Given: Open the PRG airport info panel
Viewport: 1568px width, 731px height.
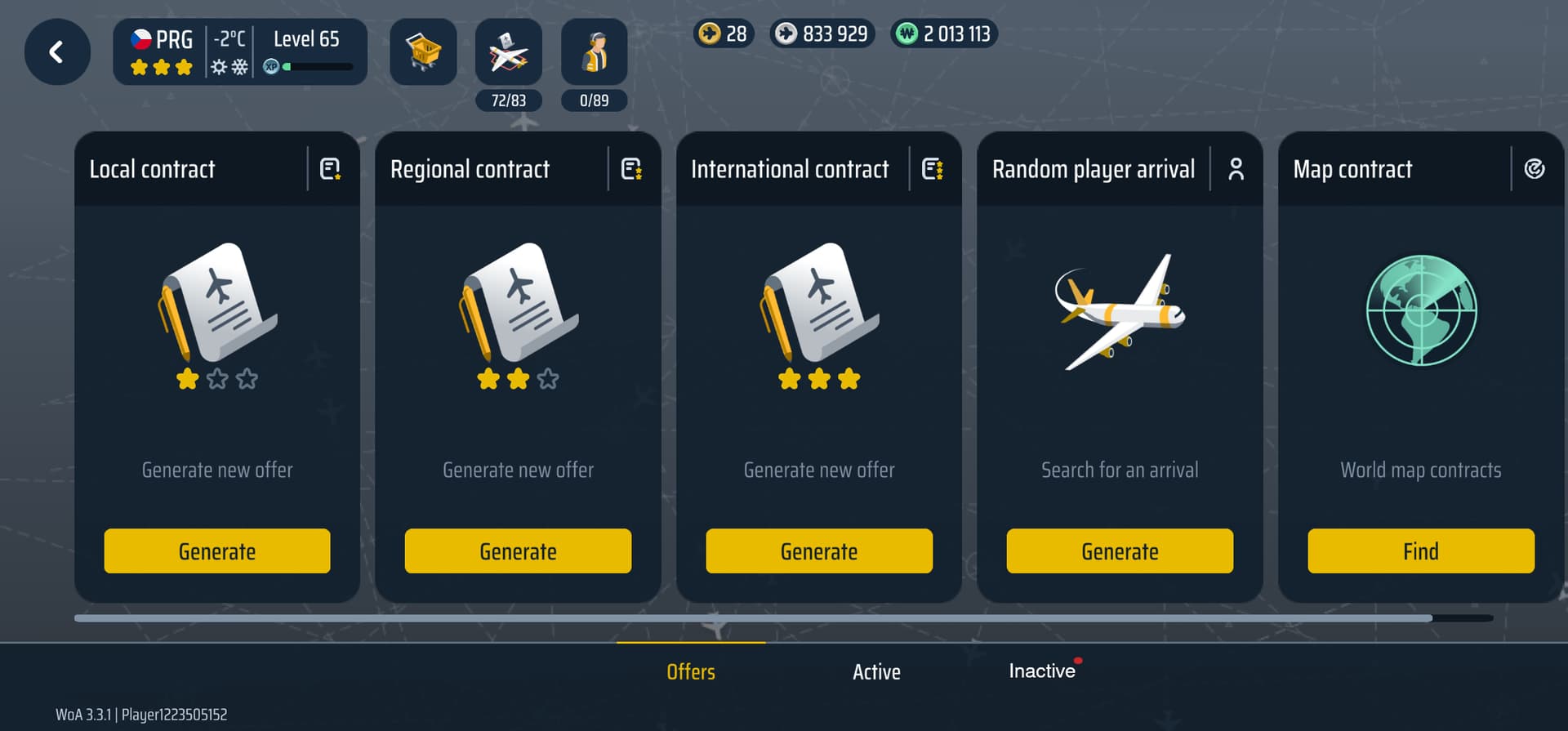Looking at the screenshot, I should coord(239,52).
